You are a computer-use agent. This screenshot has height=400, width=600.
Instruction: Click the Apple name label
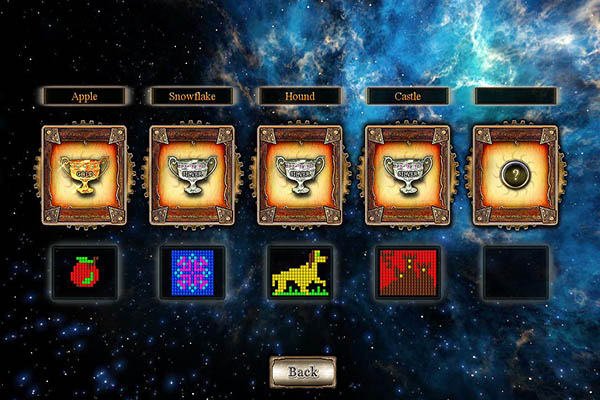click(x=84, y=96)
